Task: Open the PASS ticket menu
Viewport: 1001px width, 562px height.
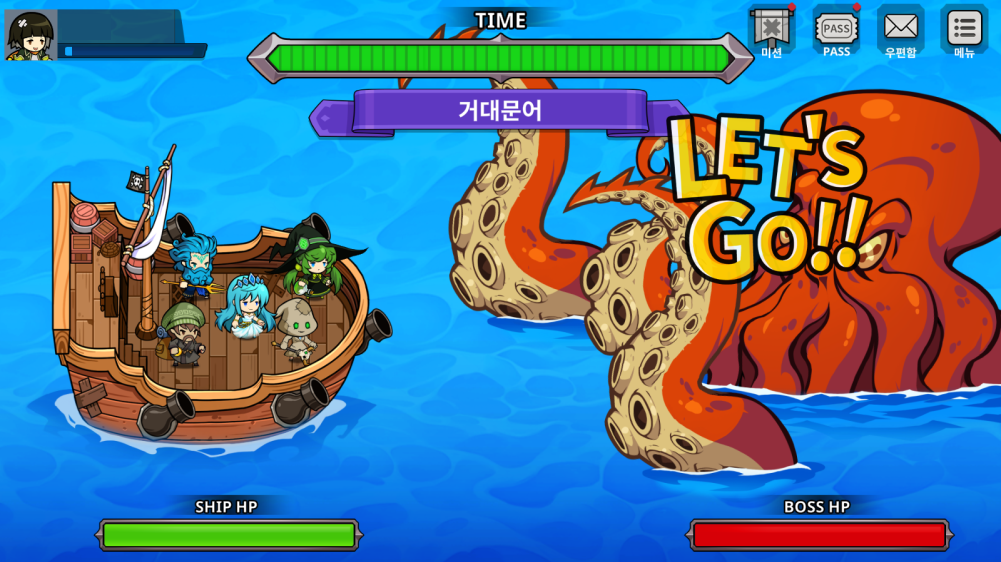Action: click(x=836, y=29)
